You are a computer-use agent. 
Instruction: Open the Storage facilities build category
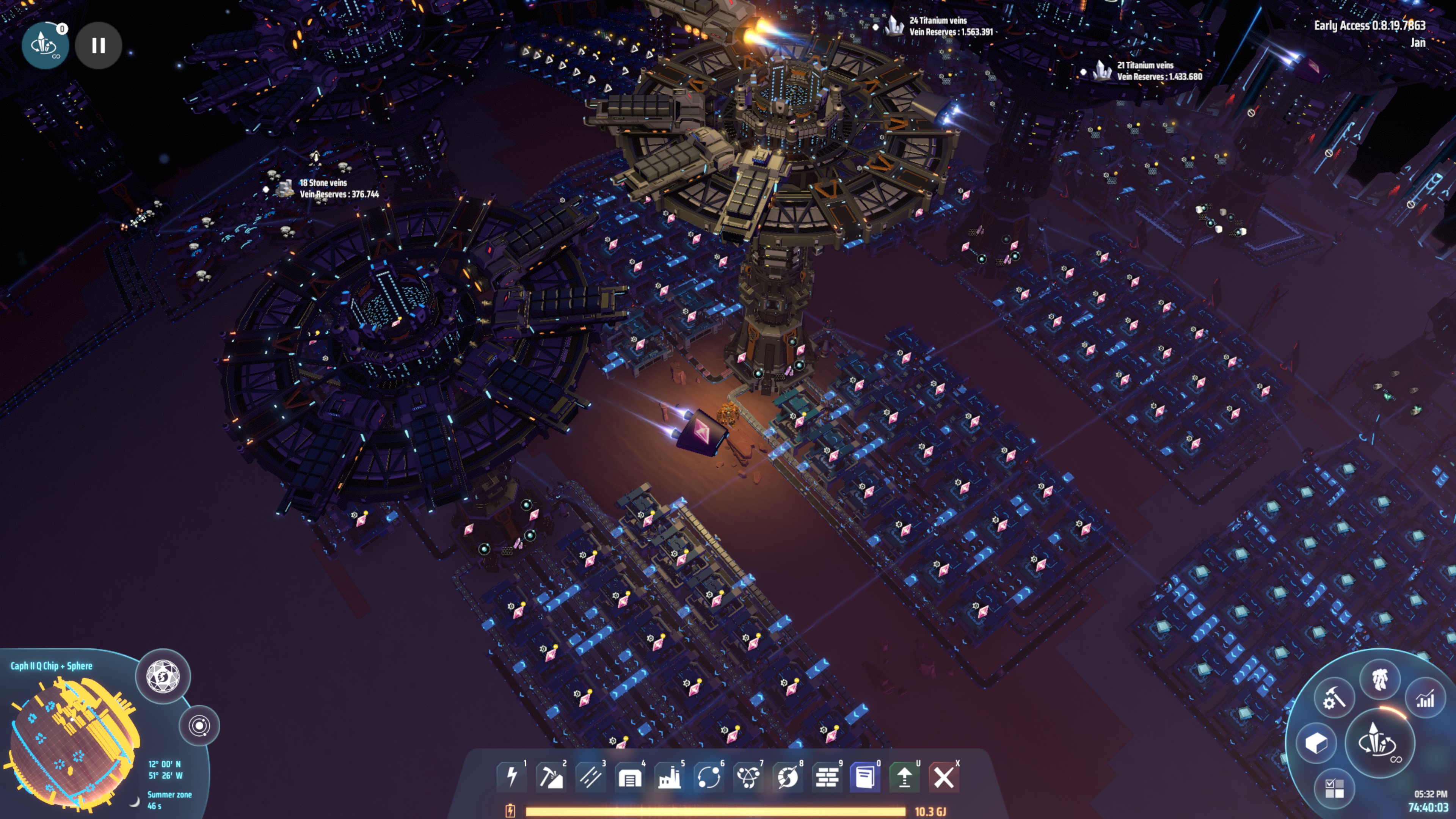pos(630,777)
